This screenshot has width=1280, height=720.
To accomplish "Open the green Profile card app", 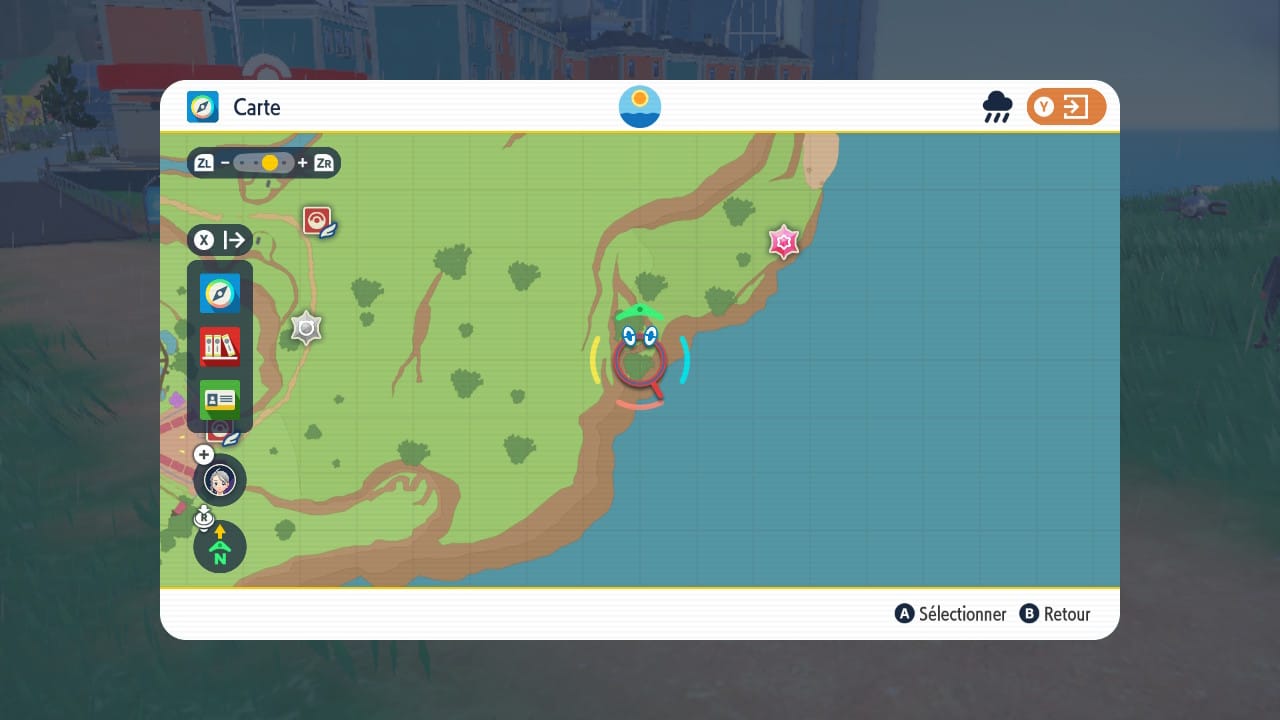I will 220,400.
